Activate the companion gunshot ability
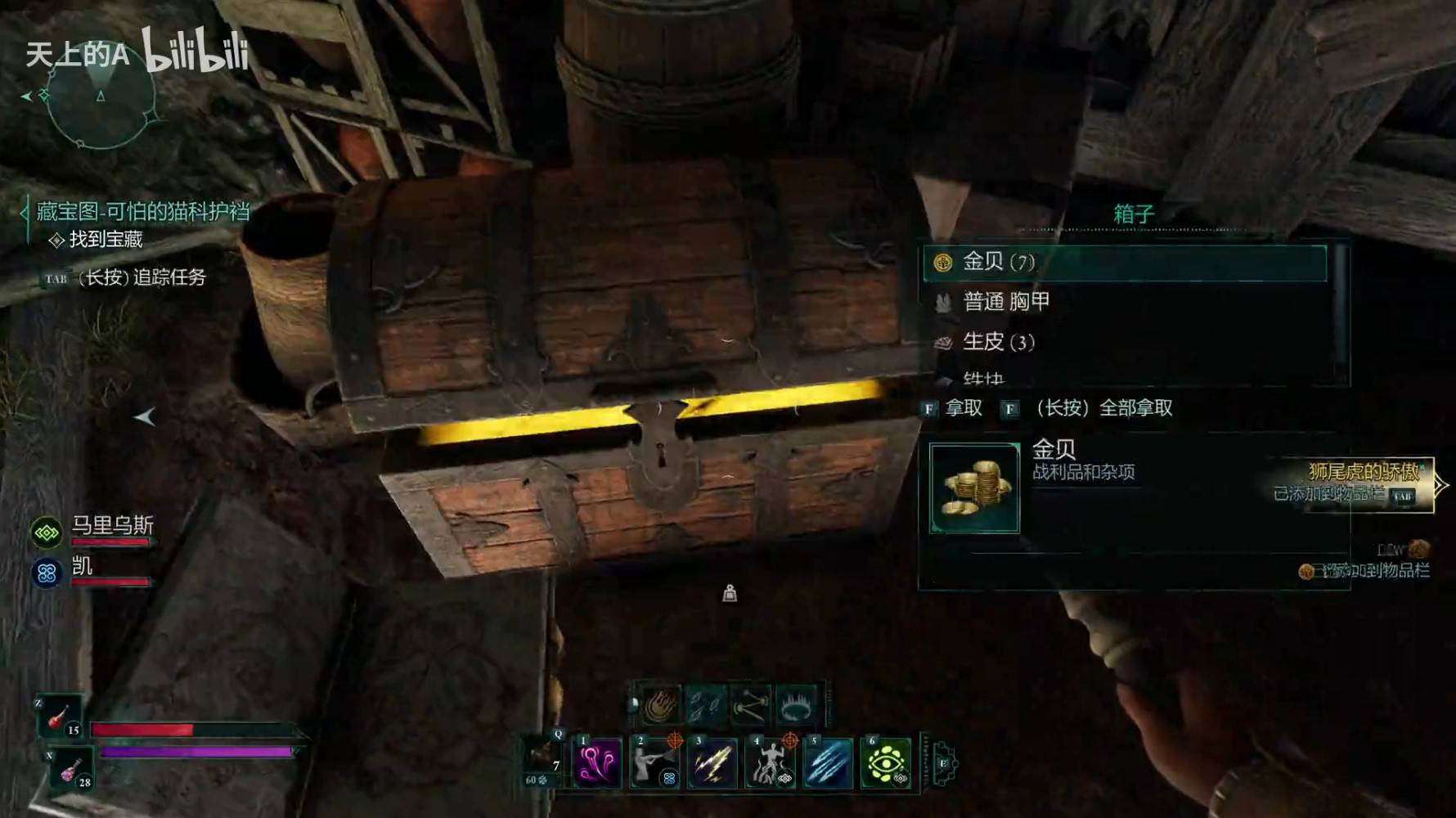 click(x=655, y=763)
